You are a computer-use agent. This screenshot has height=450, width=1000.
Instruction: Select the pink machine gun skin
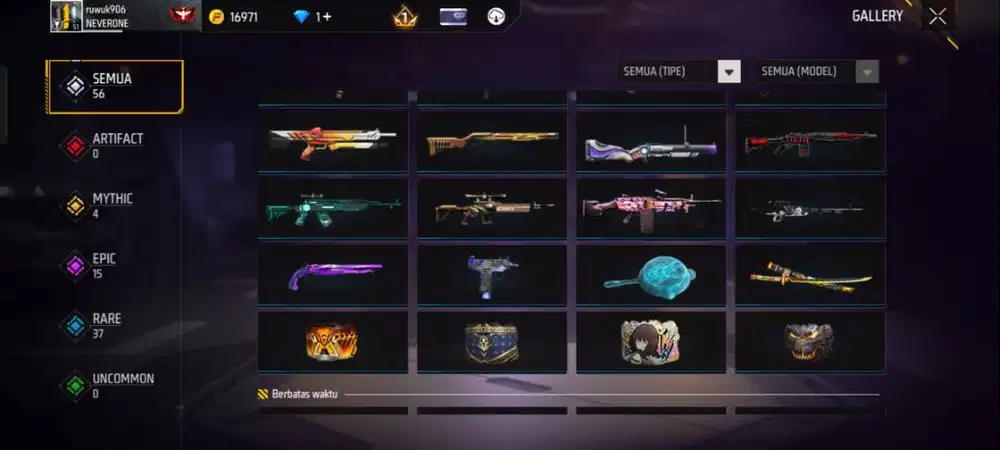pyautogui.click(x=651, y=207)
